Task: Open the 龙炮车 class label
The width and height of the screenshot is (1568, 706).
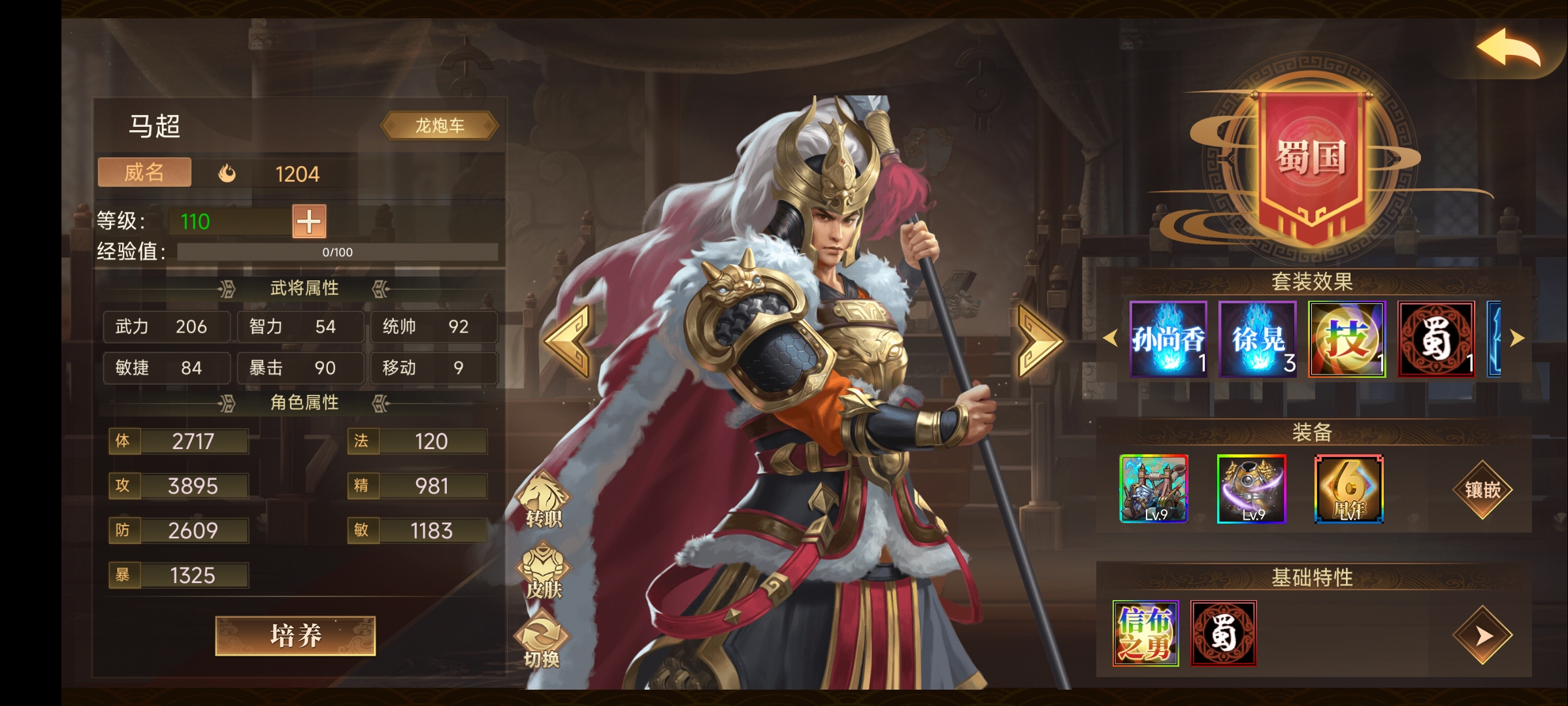Action: tap(440, 126)
